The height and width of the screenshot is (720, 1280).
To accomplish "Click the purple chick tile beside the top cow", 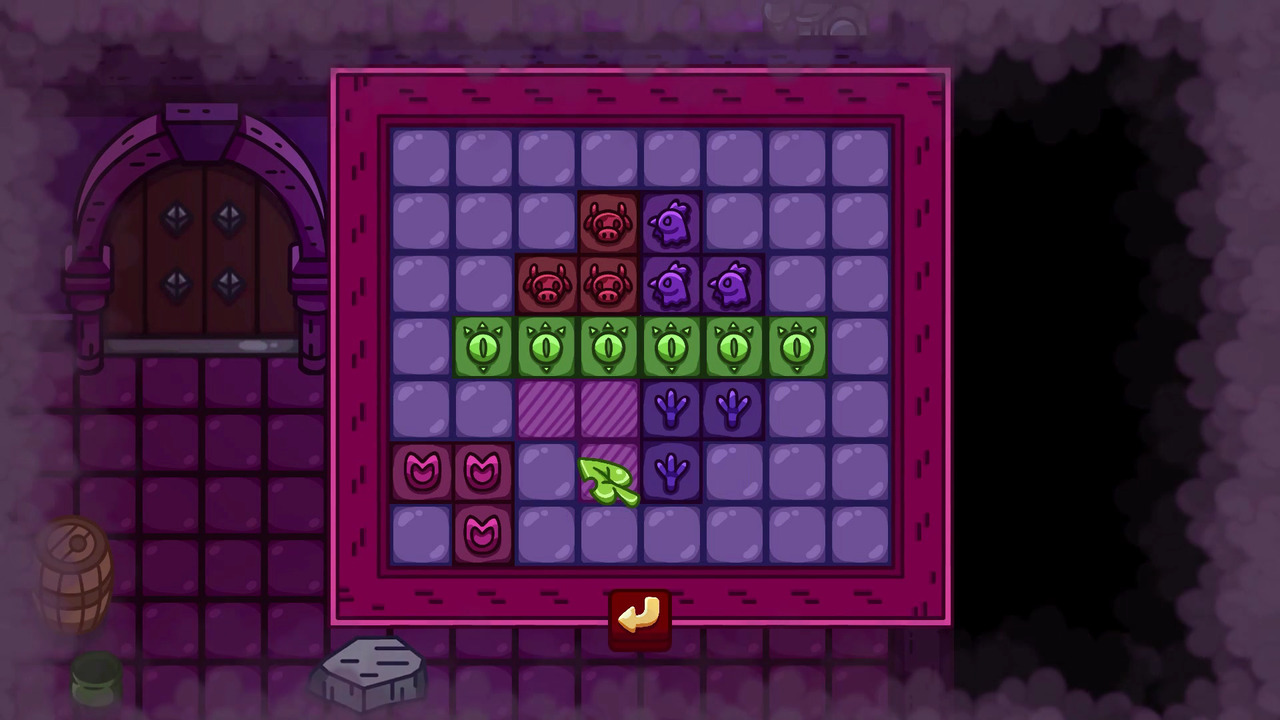I will [x=672, y=222].
